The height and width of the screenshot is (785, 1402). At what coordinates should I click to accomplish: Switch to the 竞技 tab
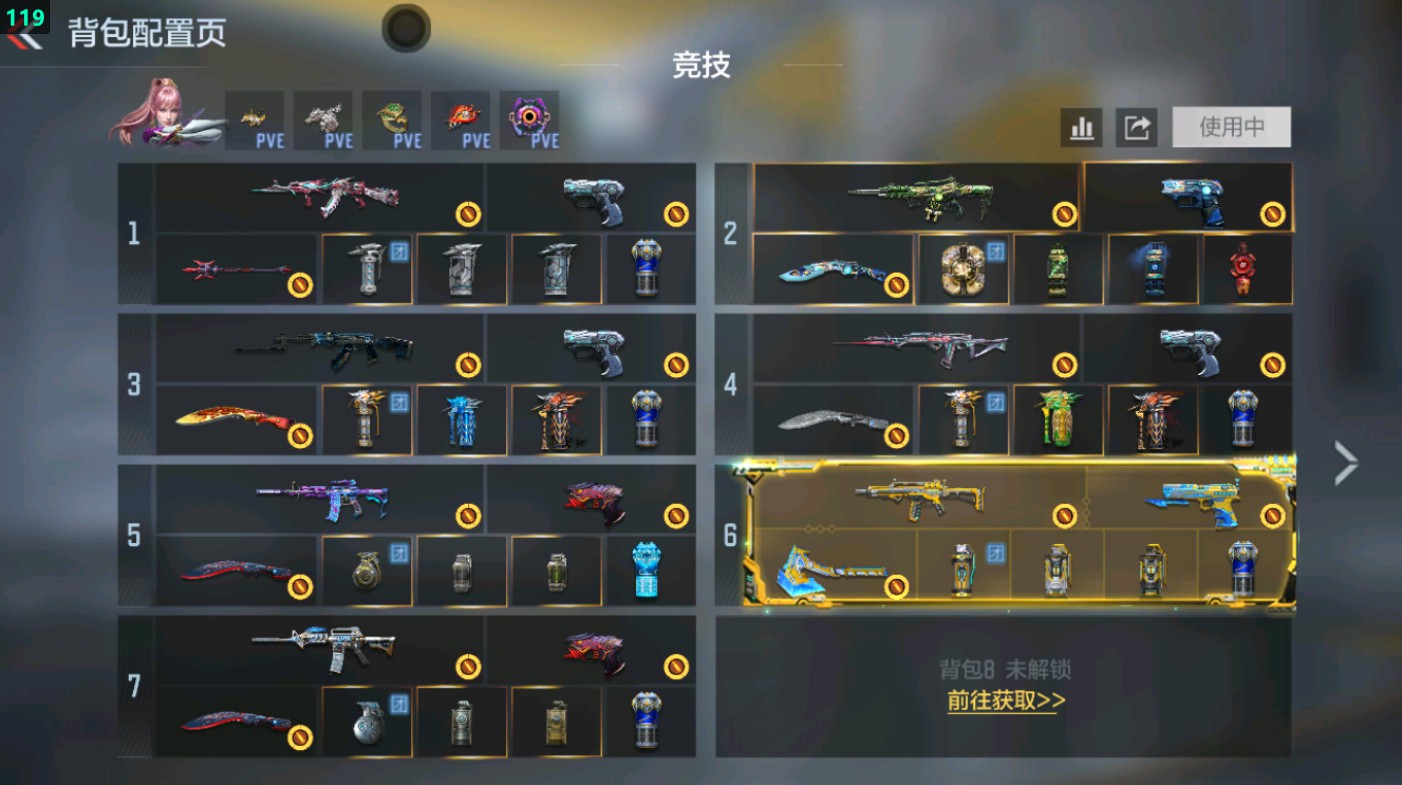pos(702,68)
